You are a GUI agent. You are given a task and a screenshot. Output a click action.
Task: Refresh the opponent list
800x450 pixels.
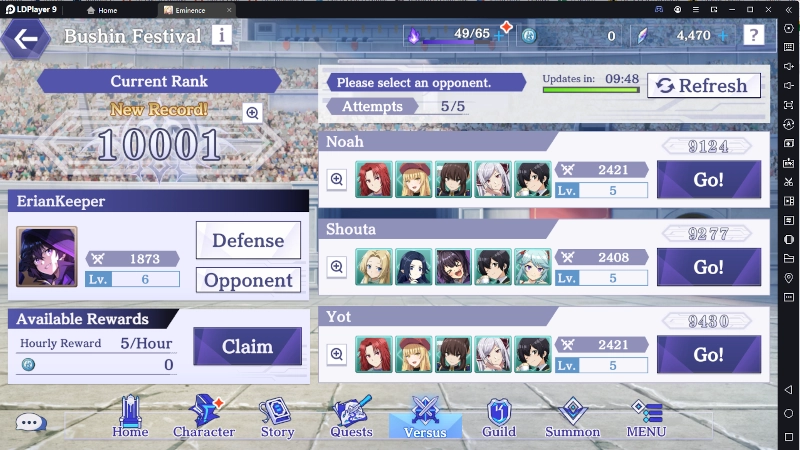[703, 86]
